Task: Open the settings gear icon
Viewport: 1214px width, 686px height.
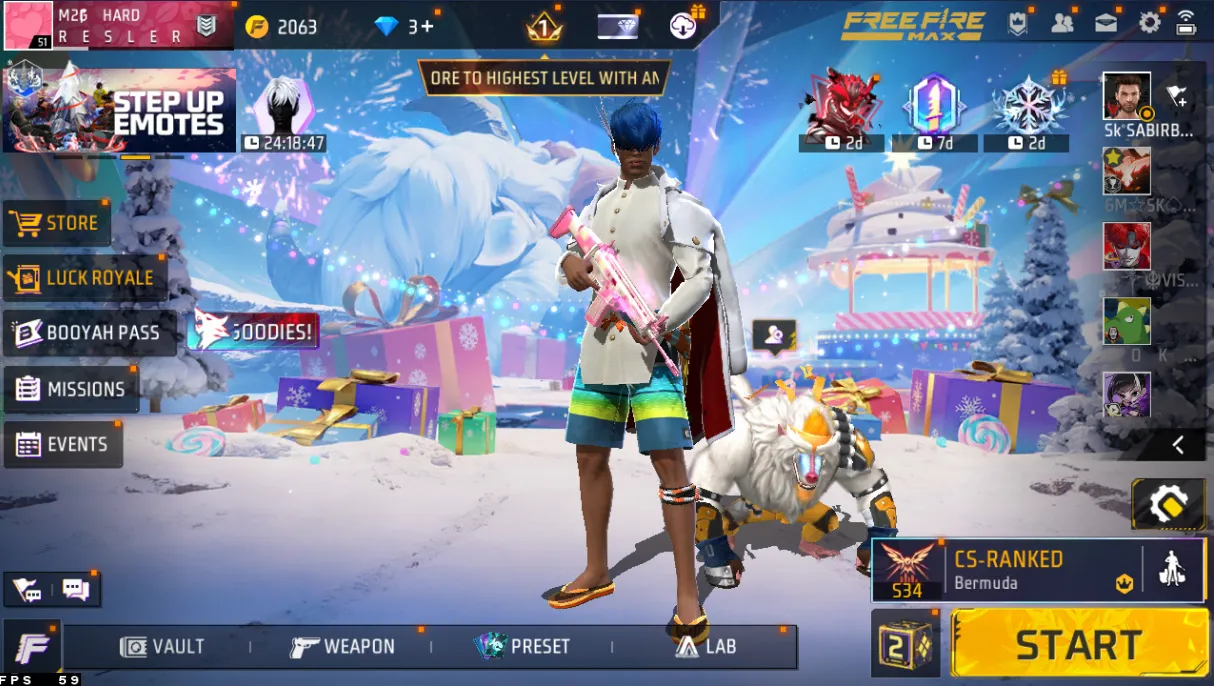Action: 1149,23
